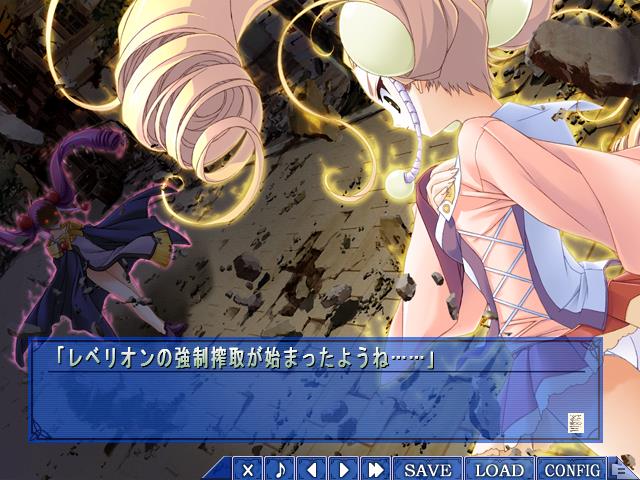
Task: Go back with the left arrow button
Action: 312,469
